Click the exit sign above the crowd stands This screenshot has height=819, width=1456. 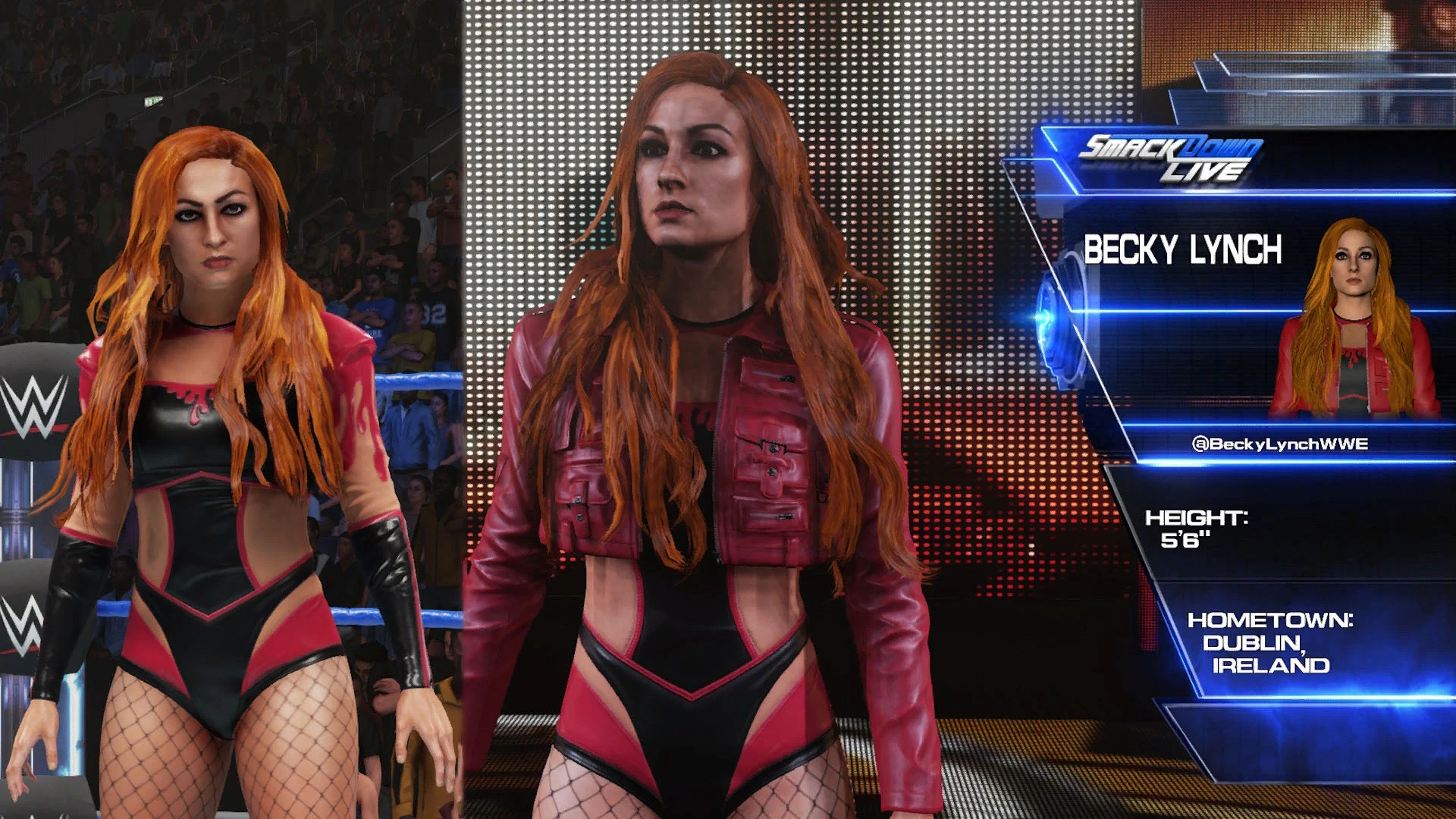[155, 101]
